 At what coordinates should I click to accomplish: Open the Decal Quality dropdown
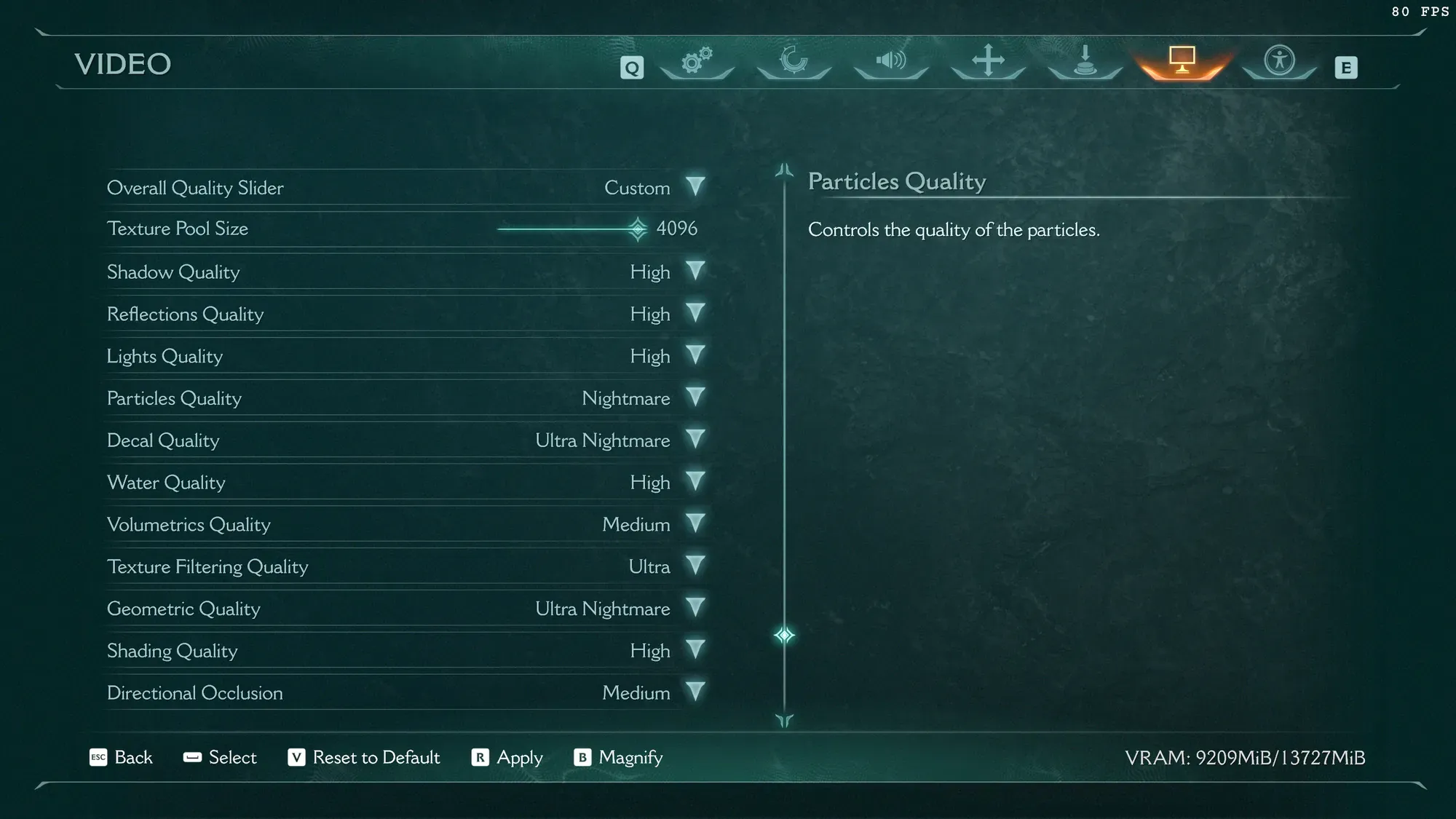(695, 440)
